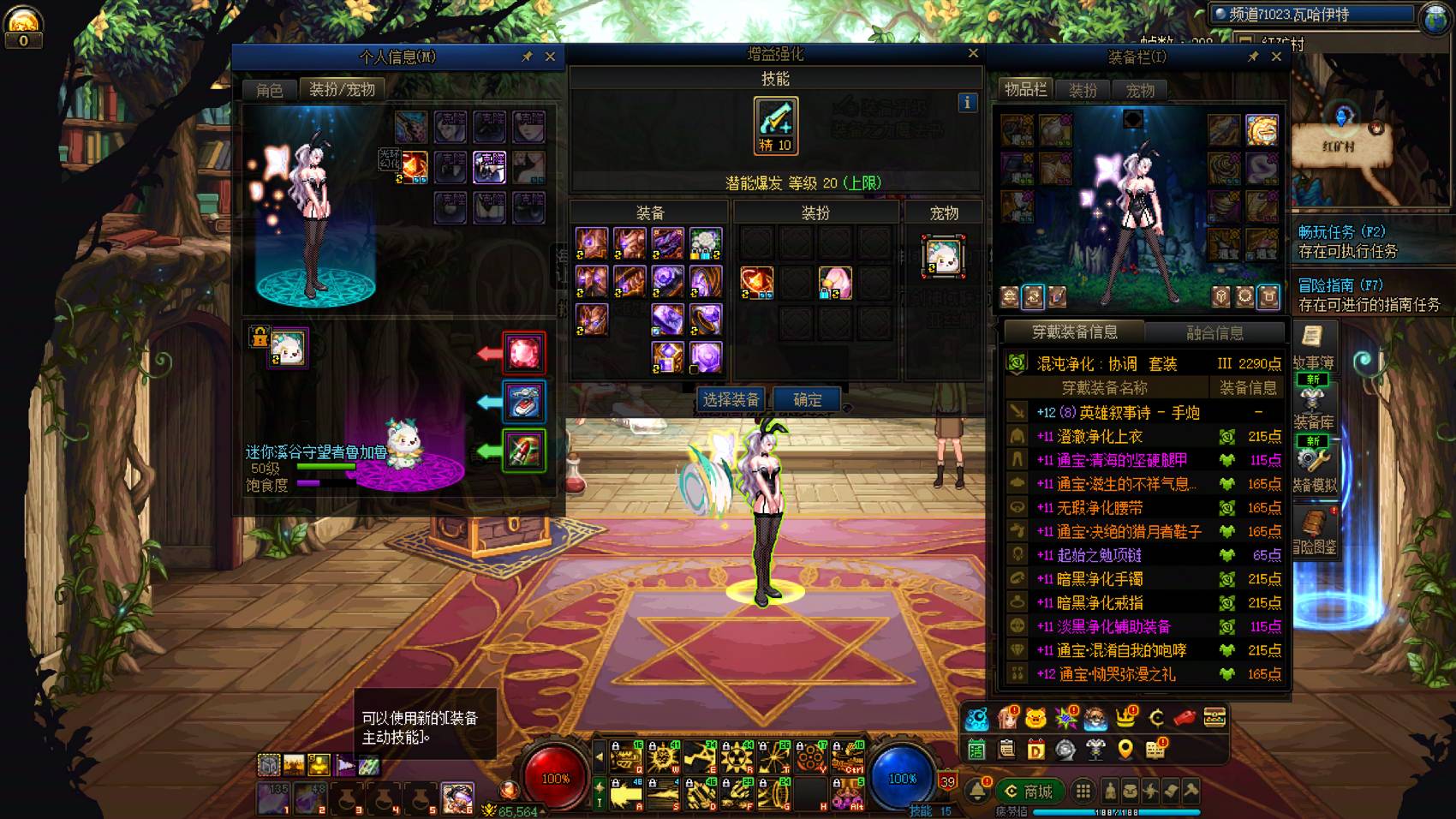Image resolution: width=1456 pixels, height=819 pixels.
Task: Show the 融合信息 tab
Action: pyautogui.click(x=1214, y=332)
